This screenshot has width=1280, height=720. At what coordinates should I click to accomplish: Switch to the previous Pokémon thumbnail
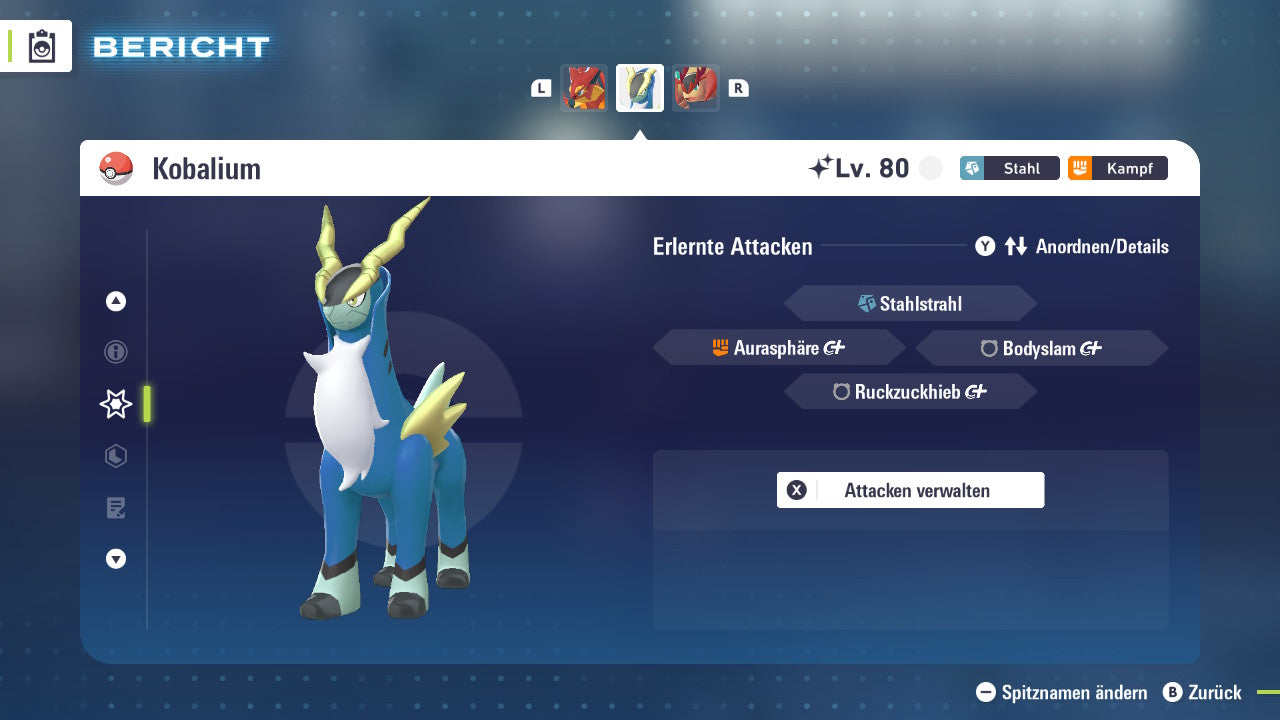(x=585, y=87)
